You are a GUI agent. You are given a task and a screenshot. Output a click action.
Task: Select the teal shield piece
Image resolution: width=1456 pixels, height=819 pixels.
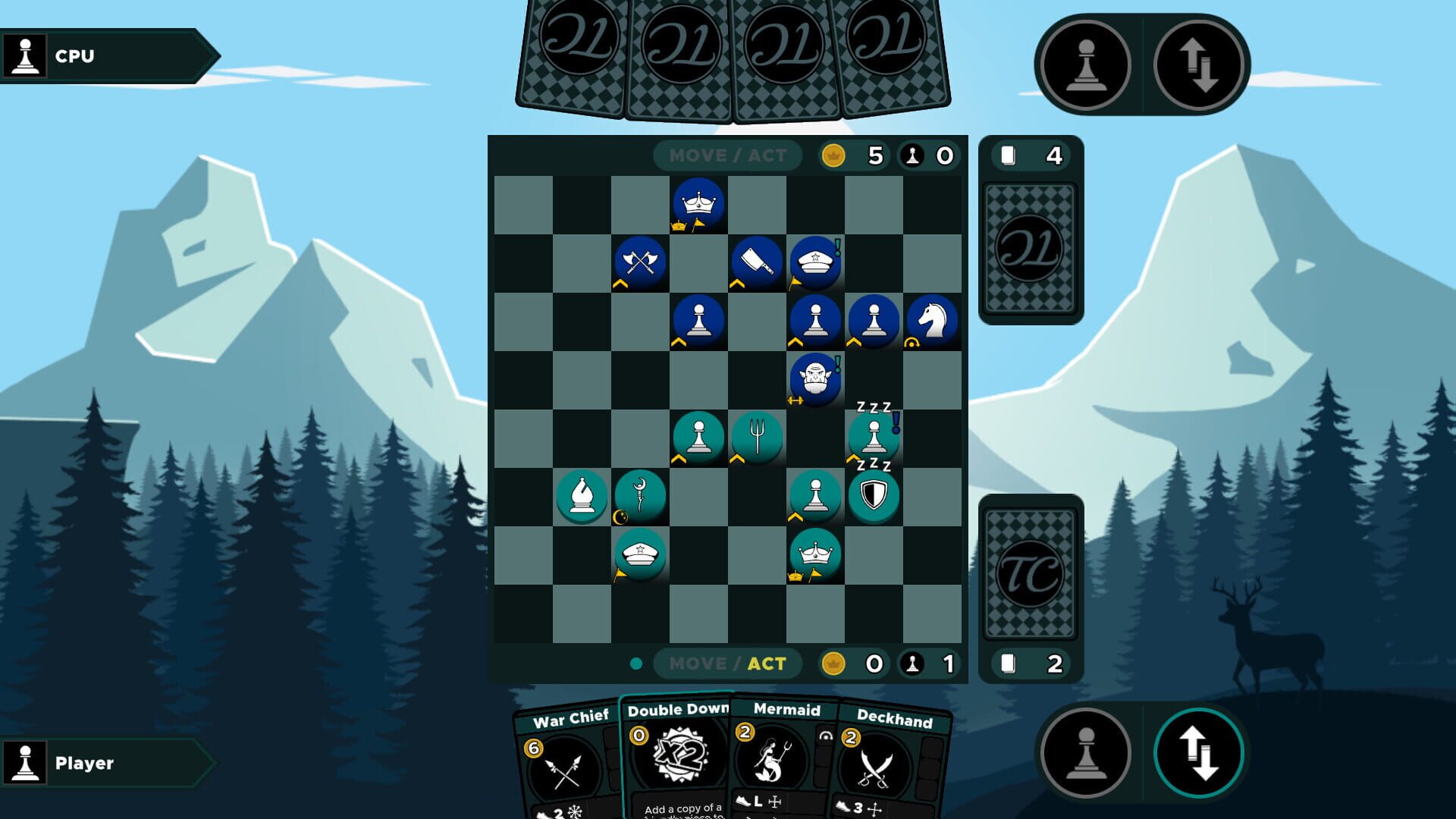[x=873, y=494]
